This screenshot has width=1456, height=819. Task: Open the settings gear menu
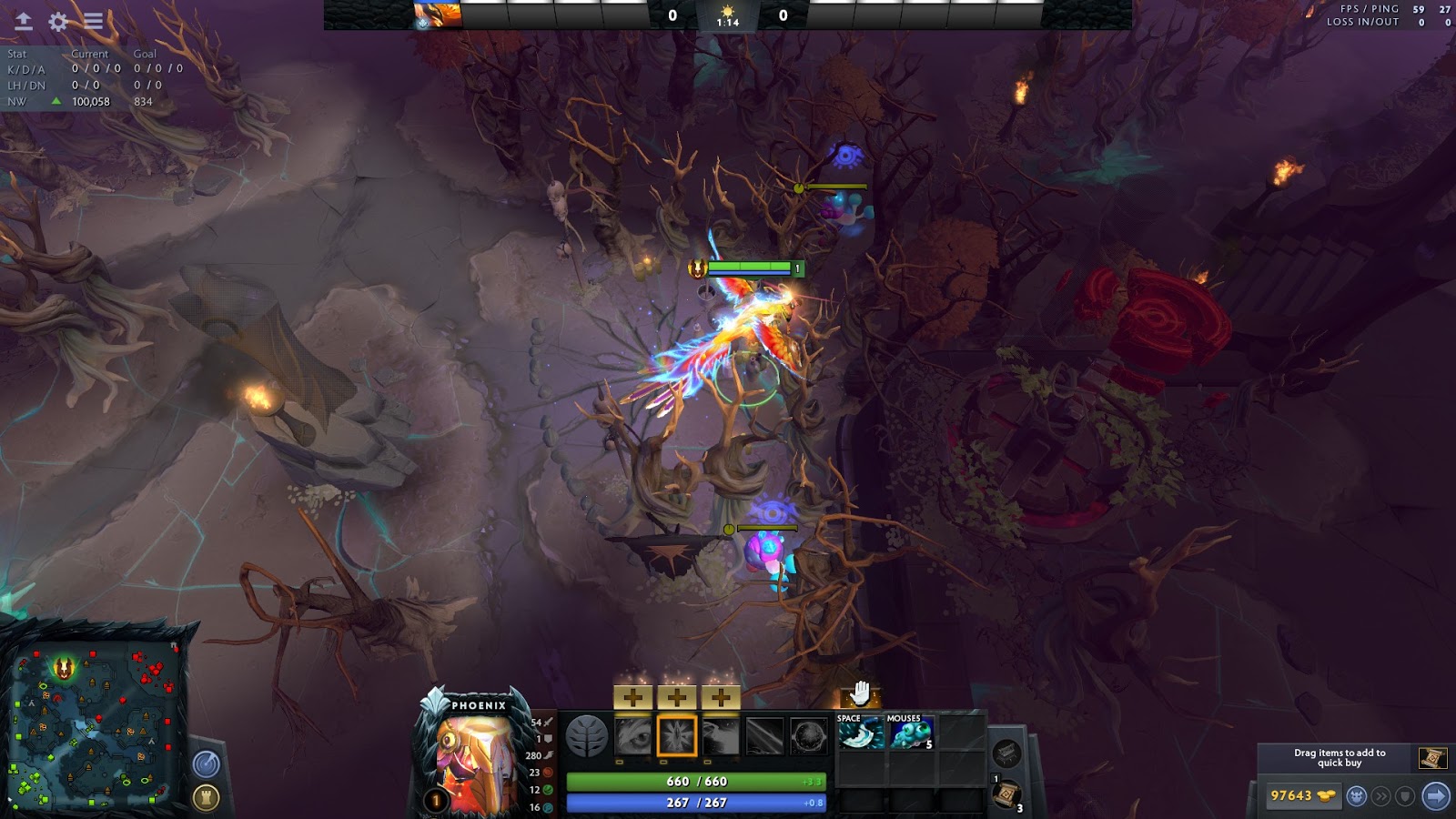pos(58,22)
